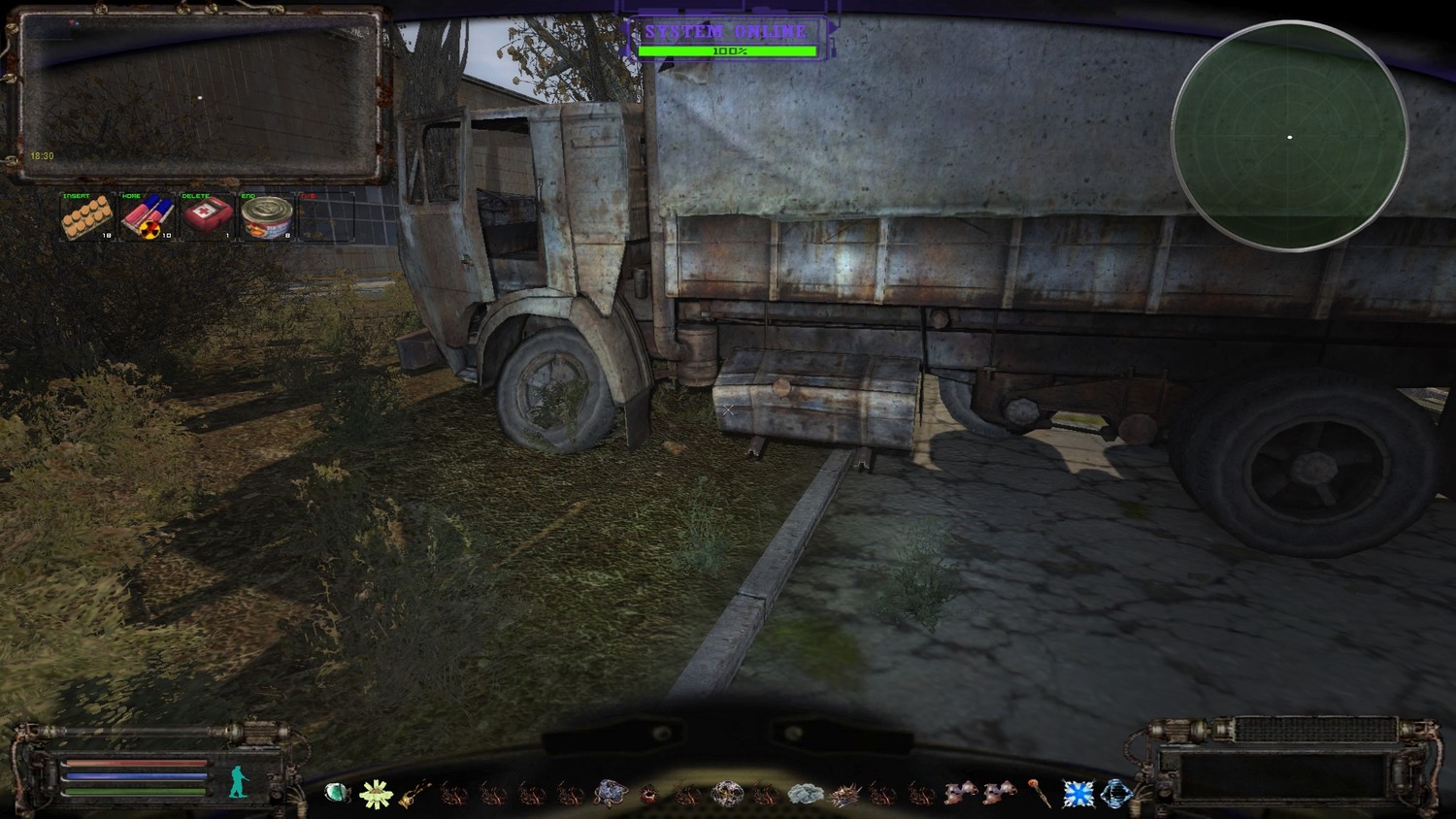Click the circular green radar minimap

(1289, 137)
